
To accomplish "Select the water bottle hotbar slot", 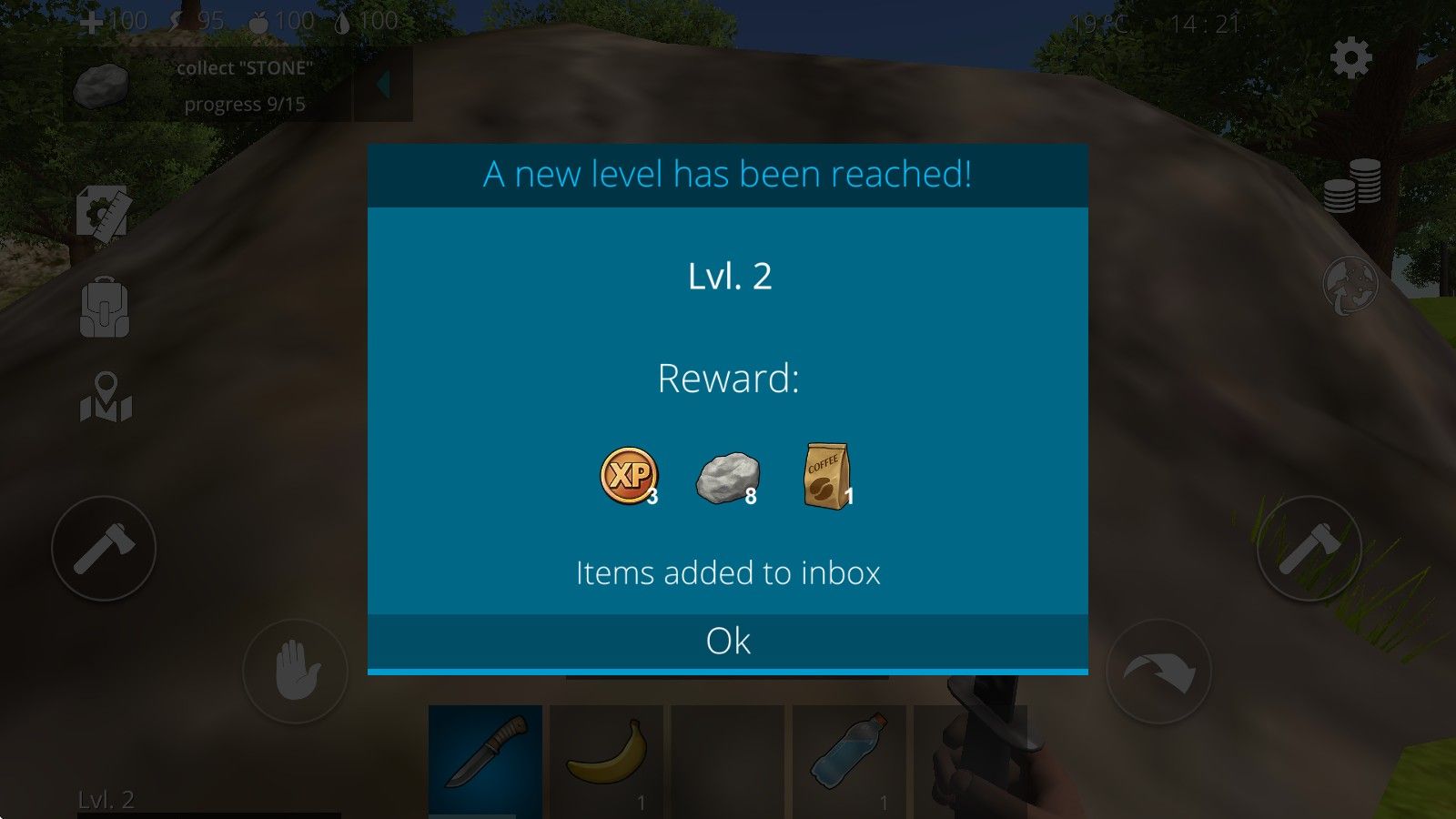I will coord(850,761).
